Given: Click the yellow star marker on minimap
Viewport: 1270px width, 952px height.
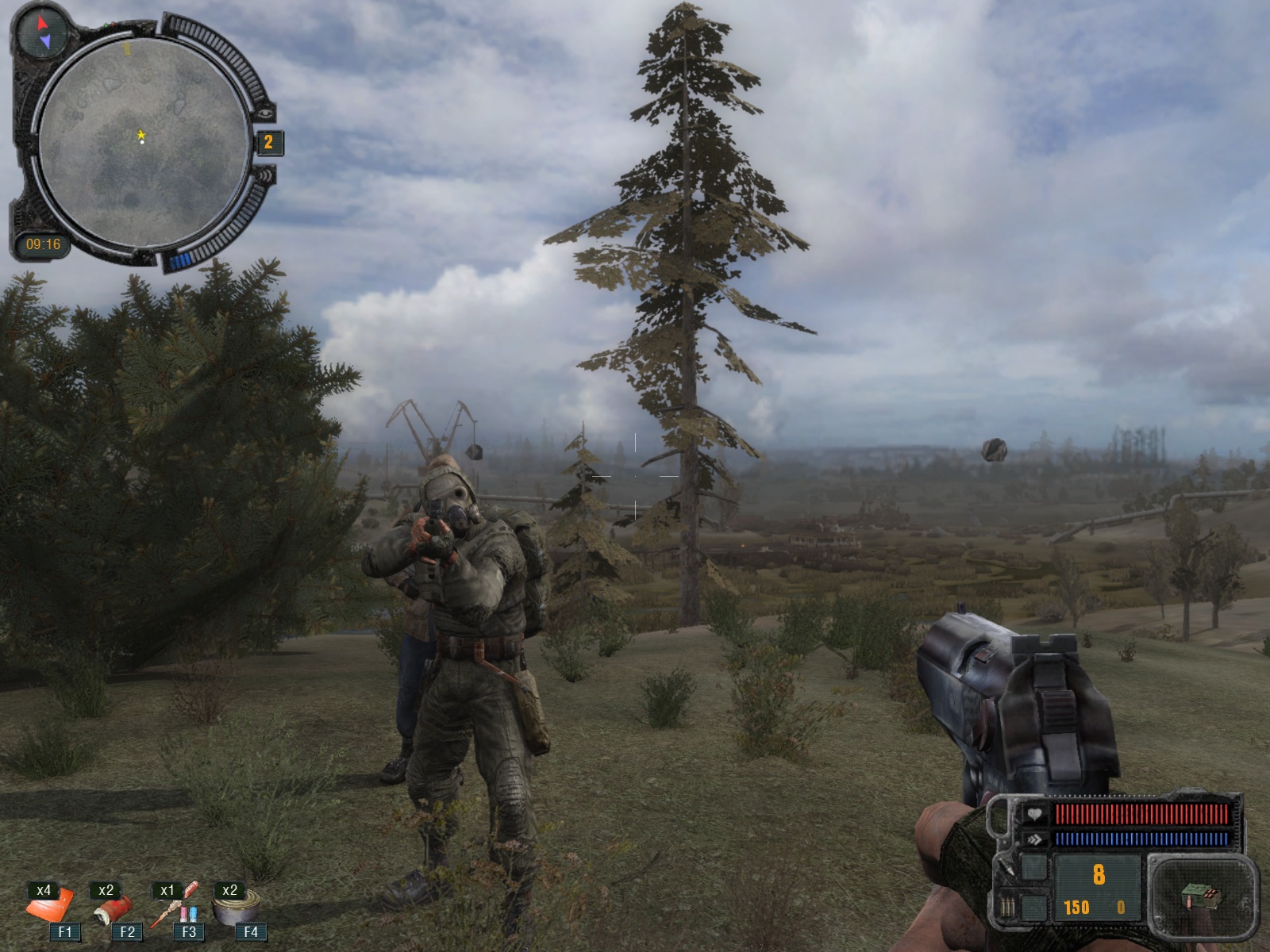Looking at the screenshot, I should coord(141,136).
